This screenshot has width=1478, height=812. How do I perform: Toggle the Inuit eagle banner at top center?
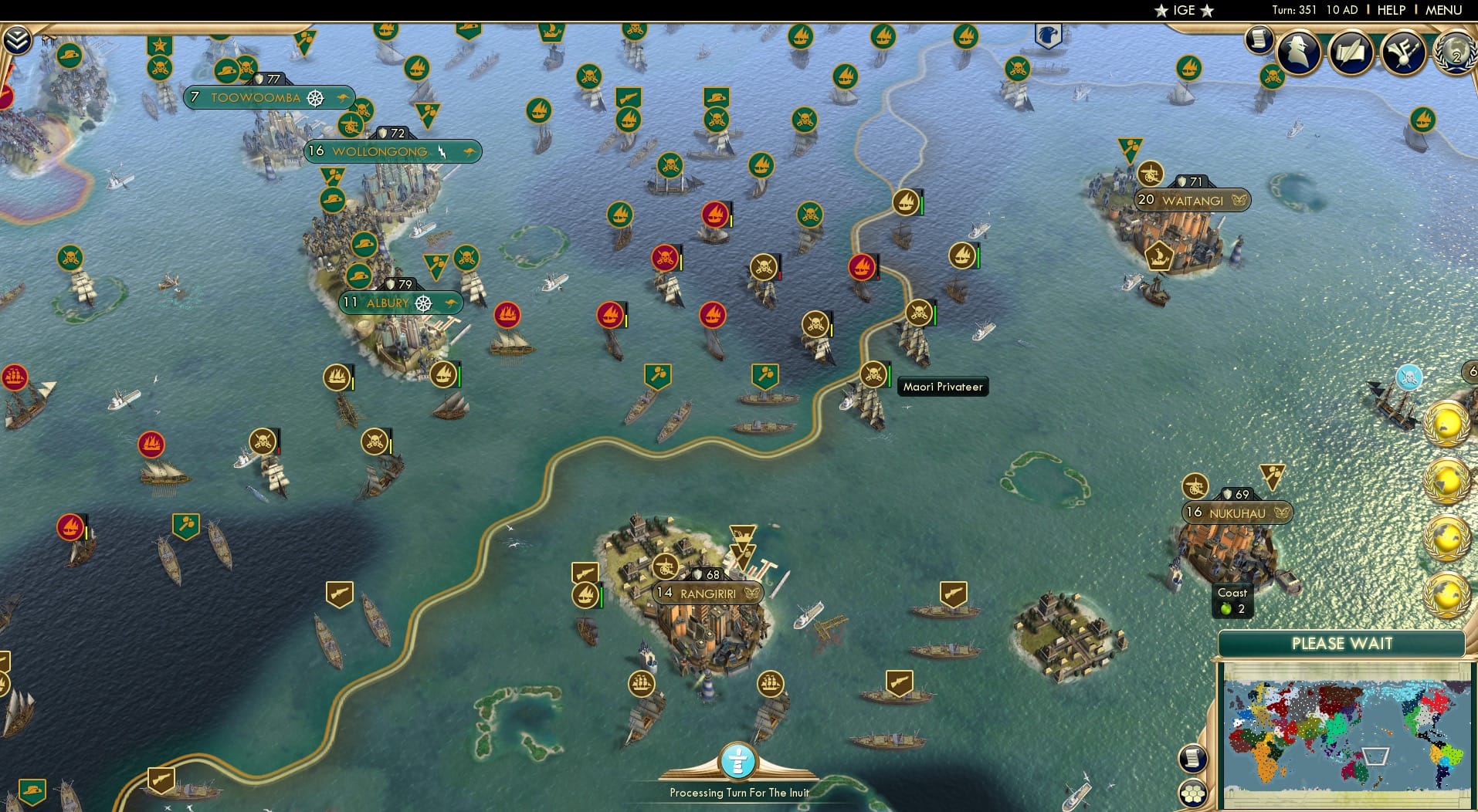[1048, 35]
